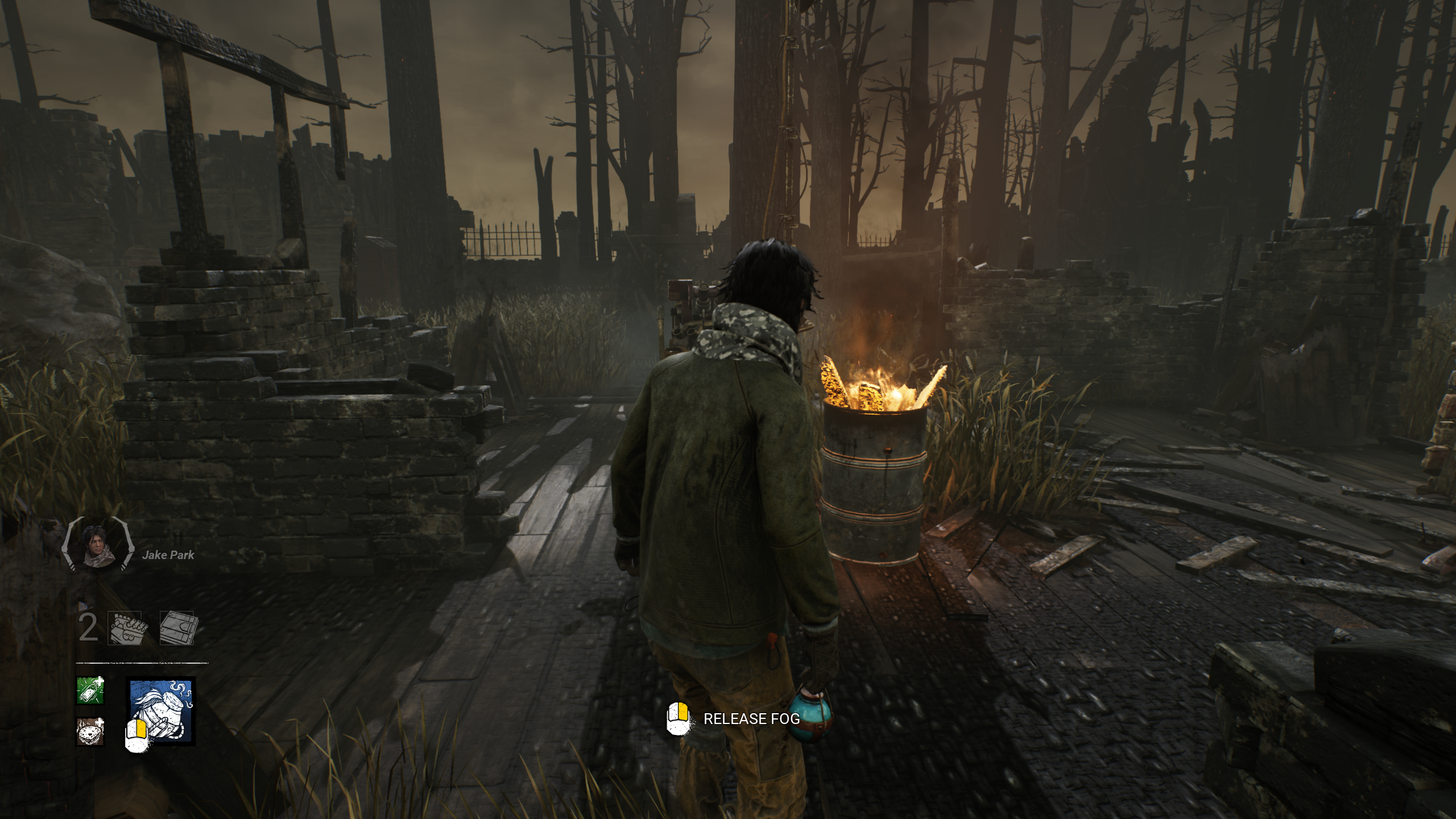Click the brown stone add-on icon

pos(90,731)
